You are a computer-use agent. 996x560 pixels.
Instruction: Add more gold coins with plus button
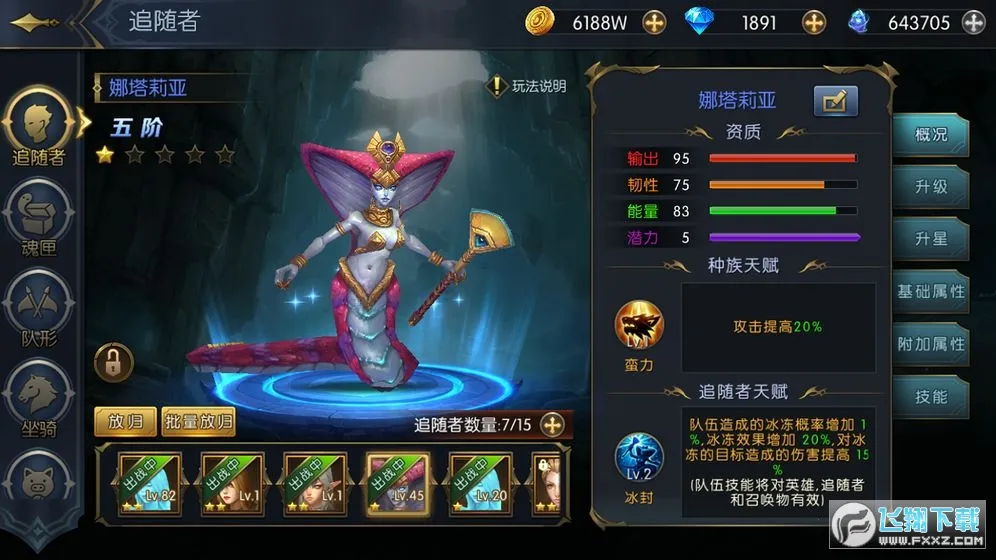[654, 22]
